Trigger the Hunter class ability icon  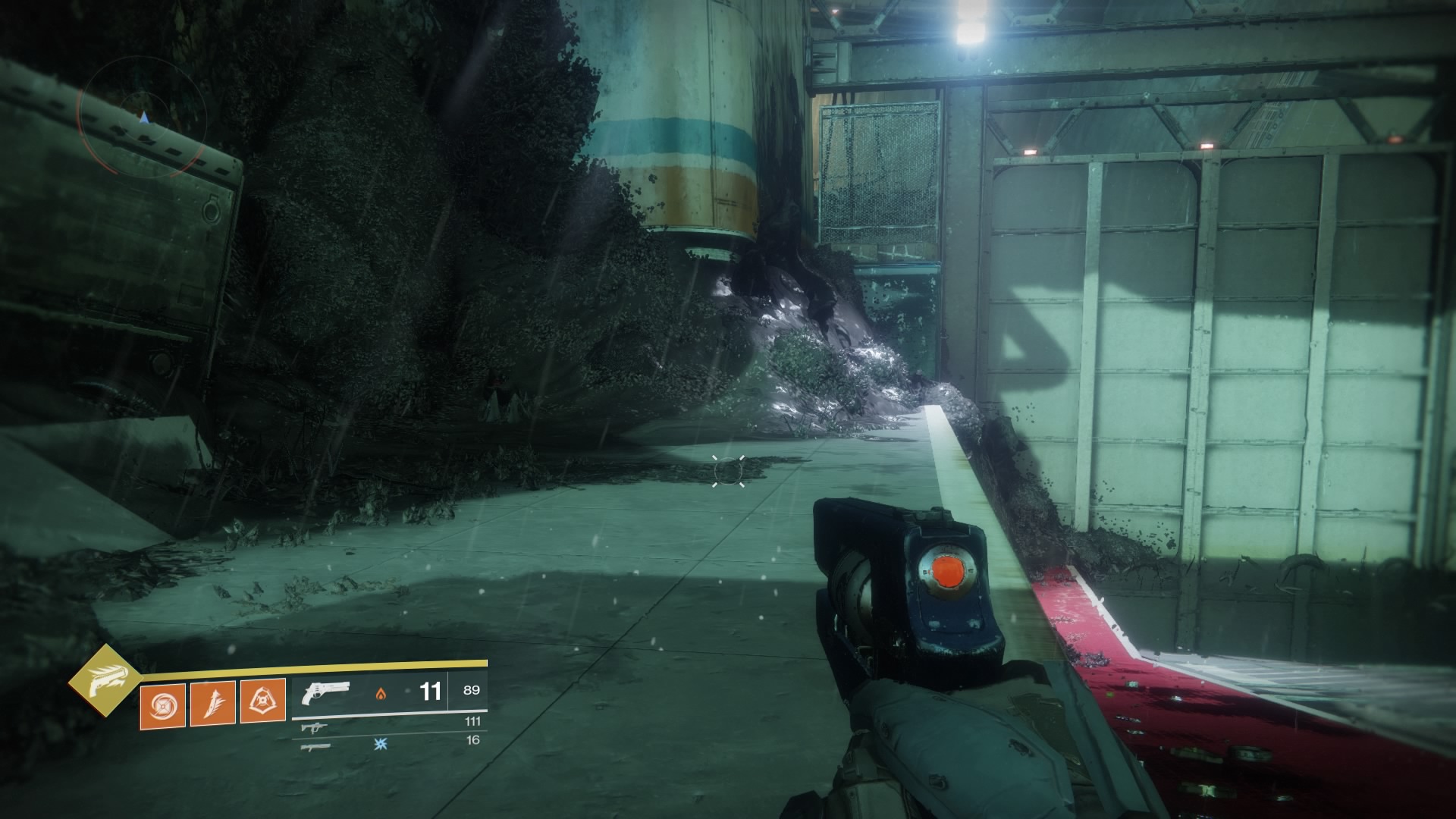[x=262, y=700]
